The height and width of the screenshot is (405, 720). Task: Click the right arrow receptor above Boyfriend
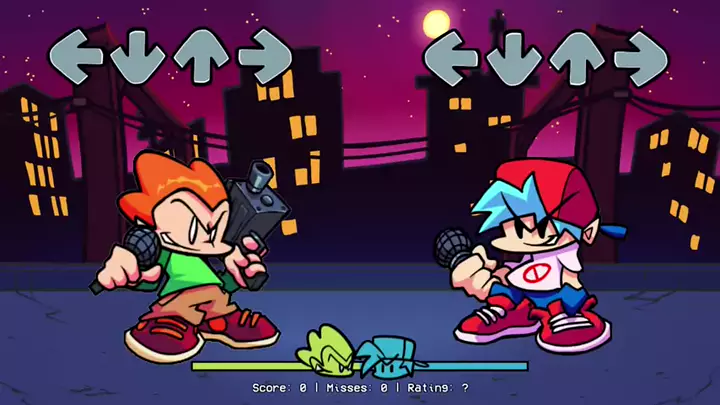coord(640,56)
